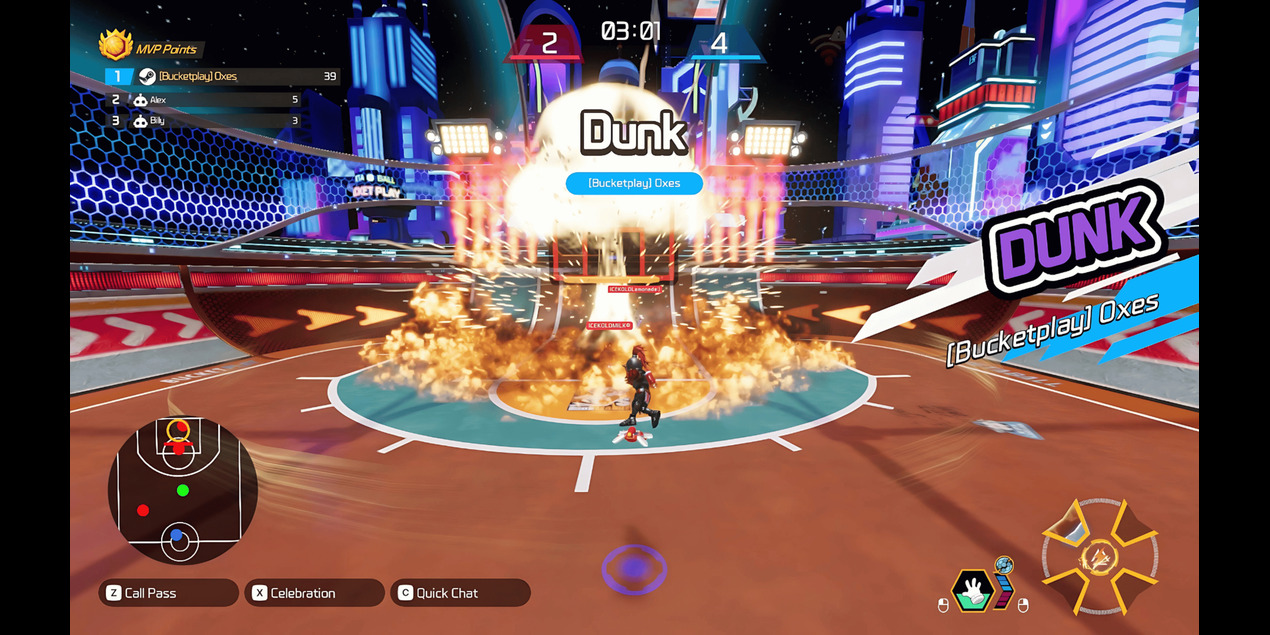
Task: Click the circular court minimap
Action: tap(182, 491)
